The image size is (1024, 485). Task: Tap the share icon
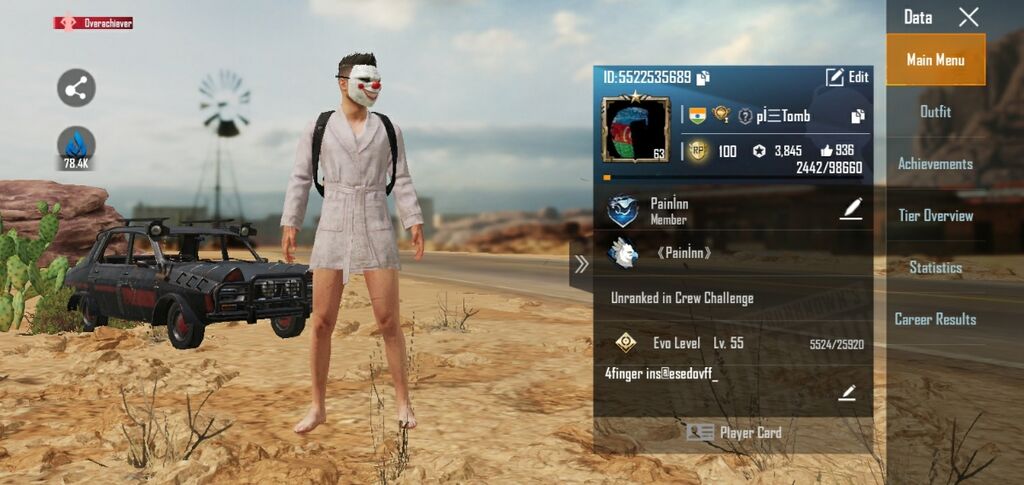click(76, 88)
